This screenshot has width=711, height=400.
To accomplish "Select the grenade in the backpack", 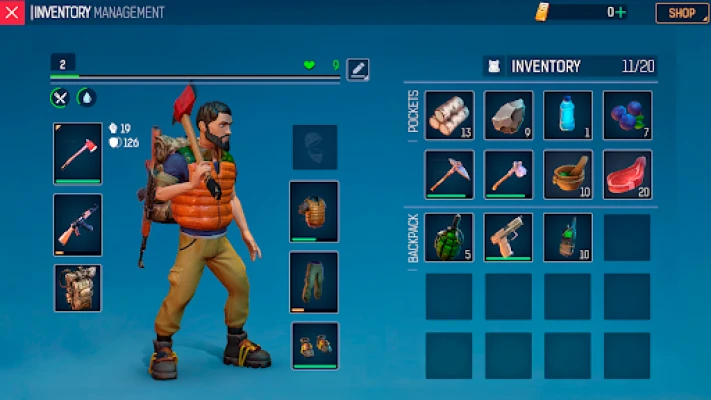I will [x=449, y=237].
